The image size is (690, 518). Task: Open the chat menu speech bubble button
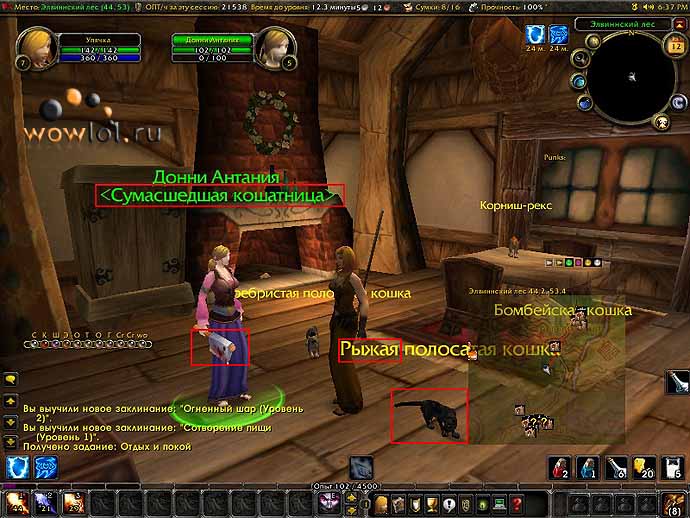pyautogui.click(x=10, y=378)
